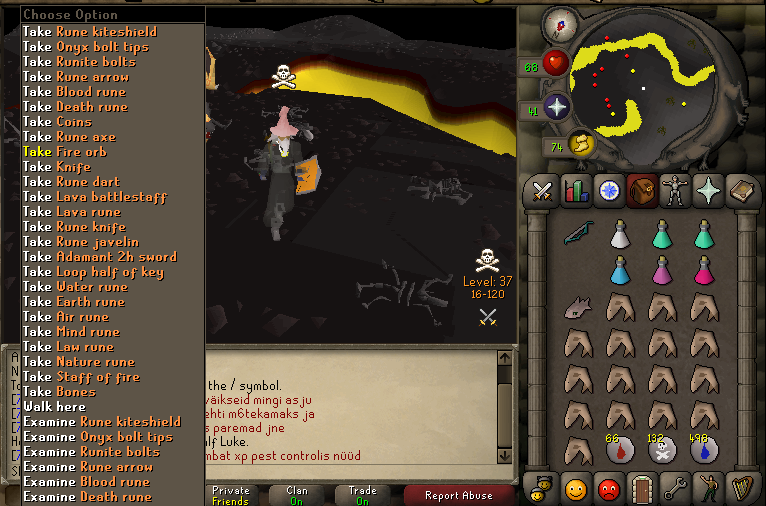The image size is (766, 506).
Task: Select Take Rune kiteshield option
Action: tap(89, 32)
